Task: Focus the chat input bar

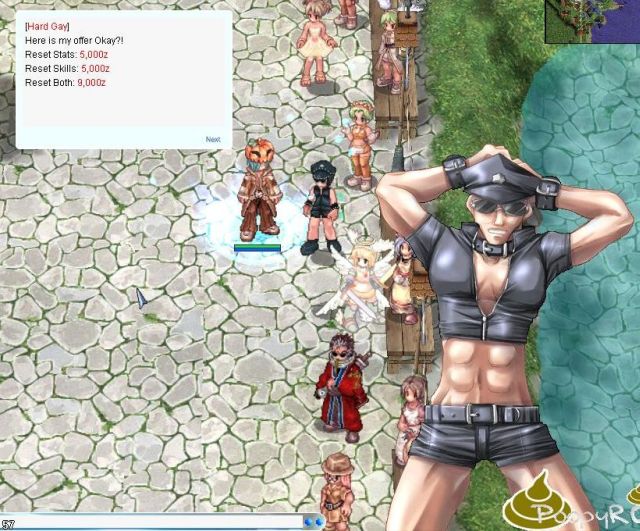Action: click(150, 522)
